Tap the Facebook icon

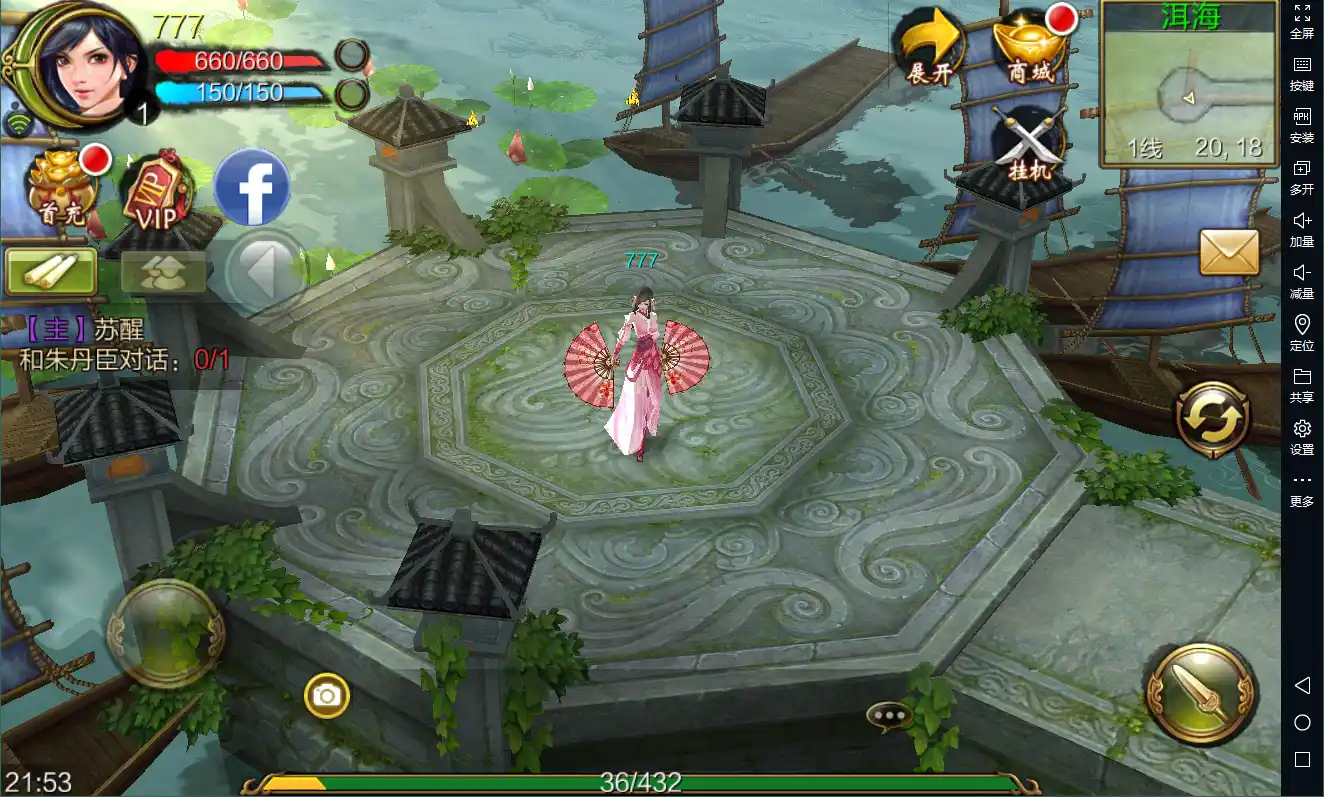tap(252, 187)
